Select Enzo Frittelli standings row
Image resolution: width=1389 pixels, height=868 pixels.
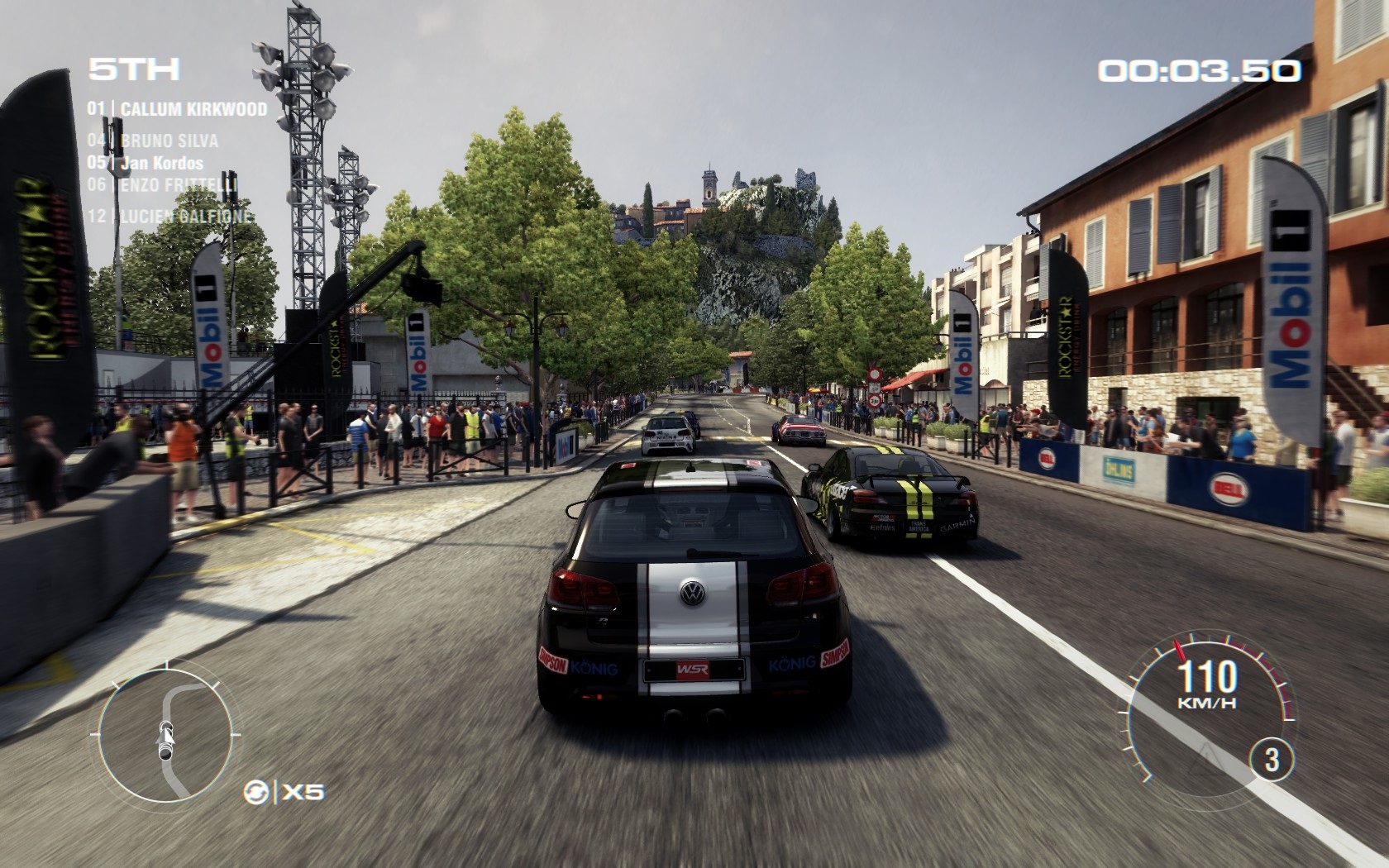pos(163,184)
